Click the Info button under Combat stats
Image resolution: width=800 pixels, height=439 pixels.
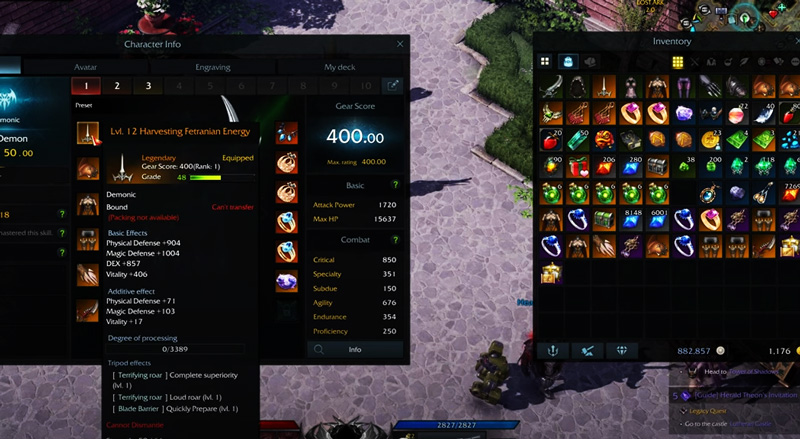(x=355, y=350)
